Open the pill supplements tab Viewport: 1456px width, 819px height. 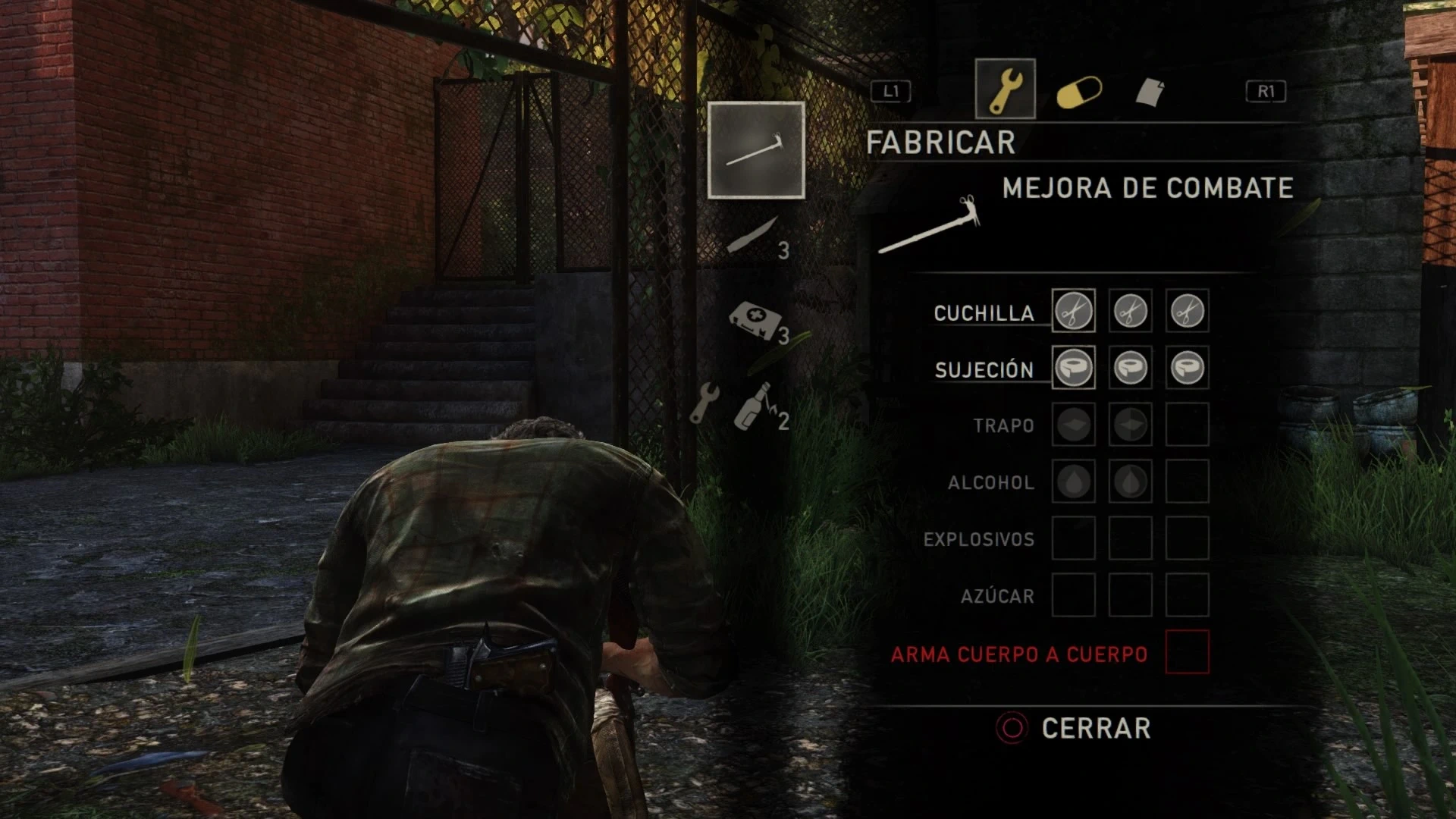pos(1078,93)
